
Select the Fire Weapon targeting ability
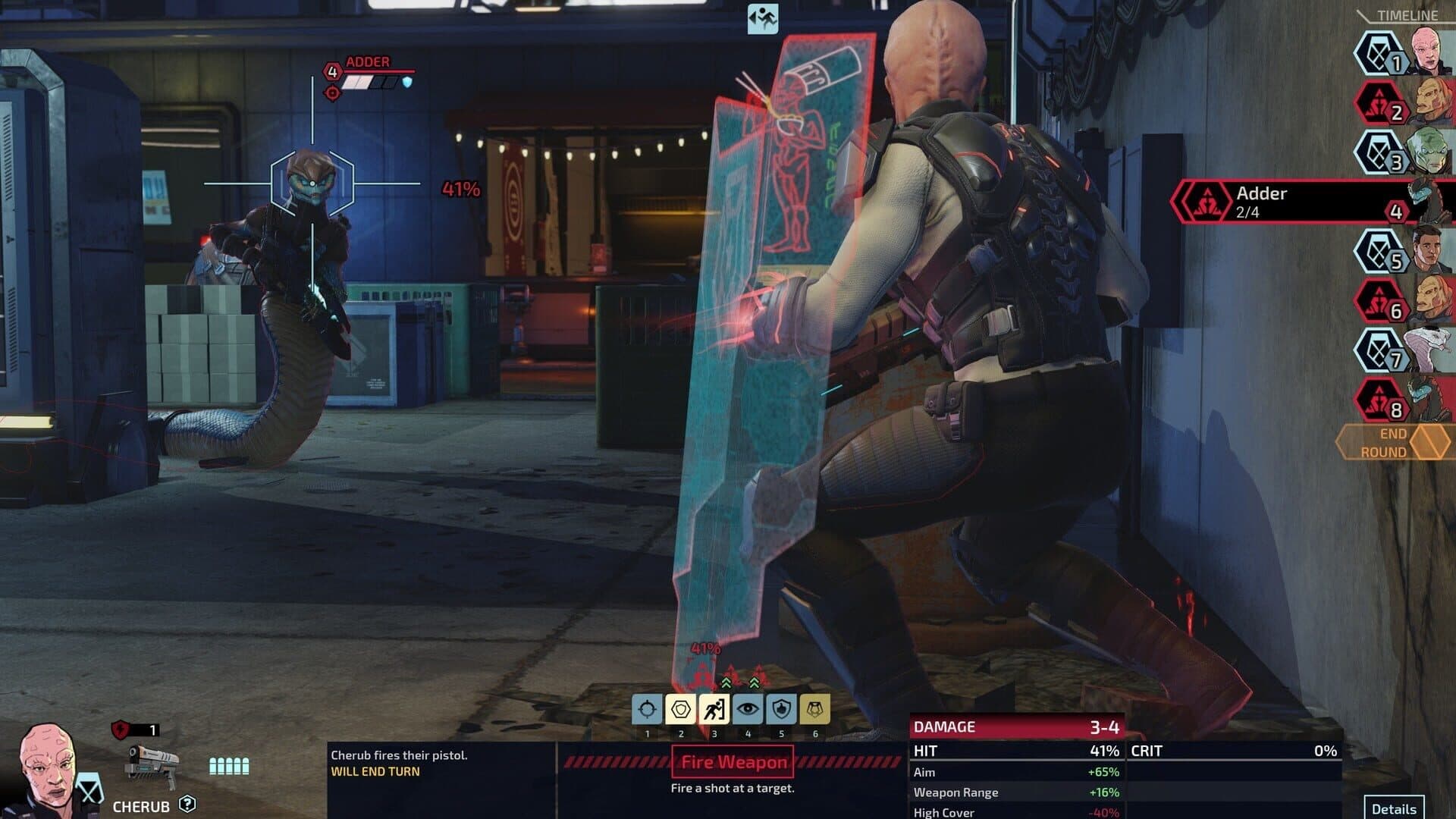tap(647, 709)
